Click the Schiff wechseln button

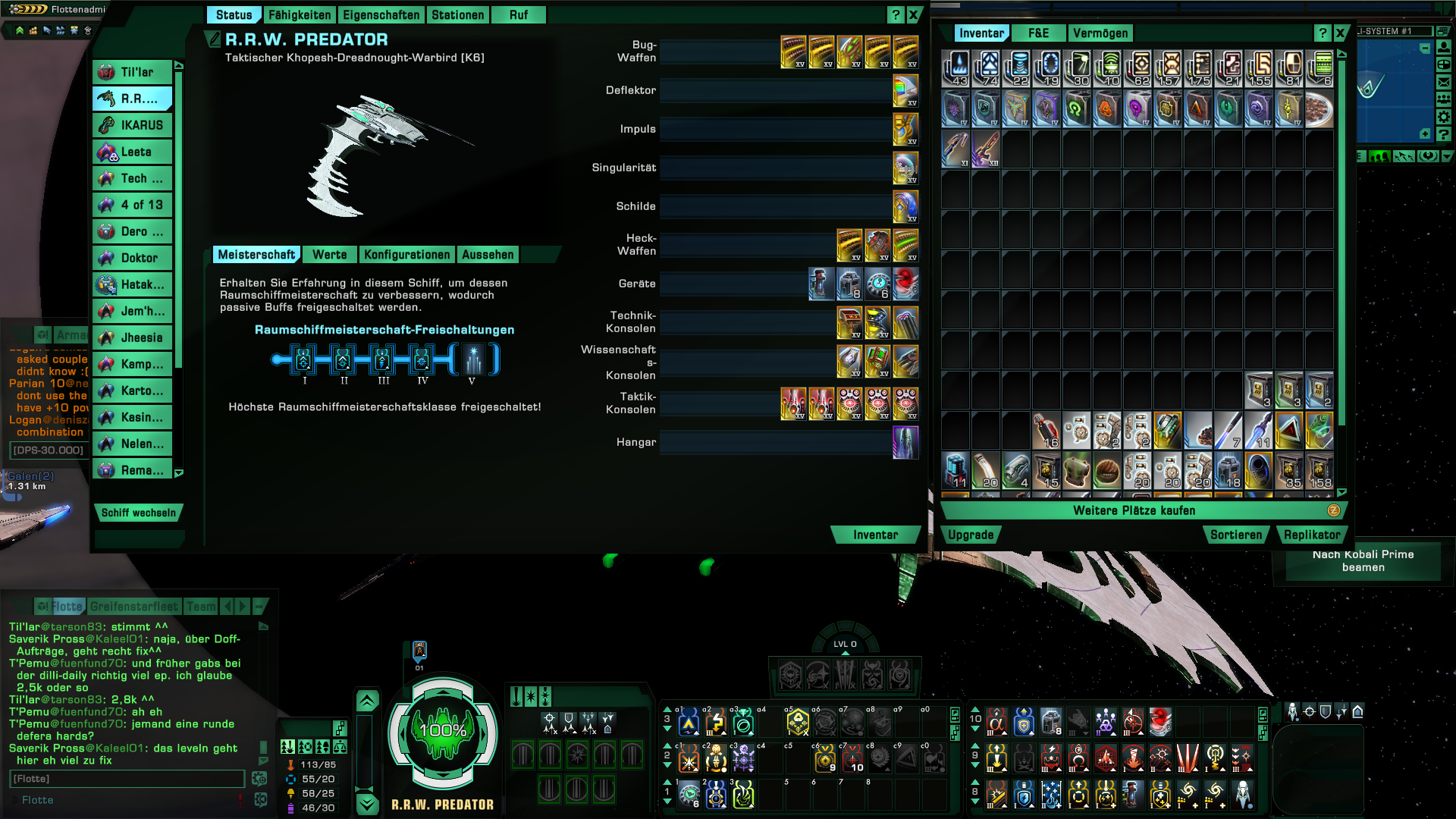pyautogui.click(x=138, y=513)
